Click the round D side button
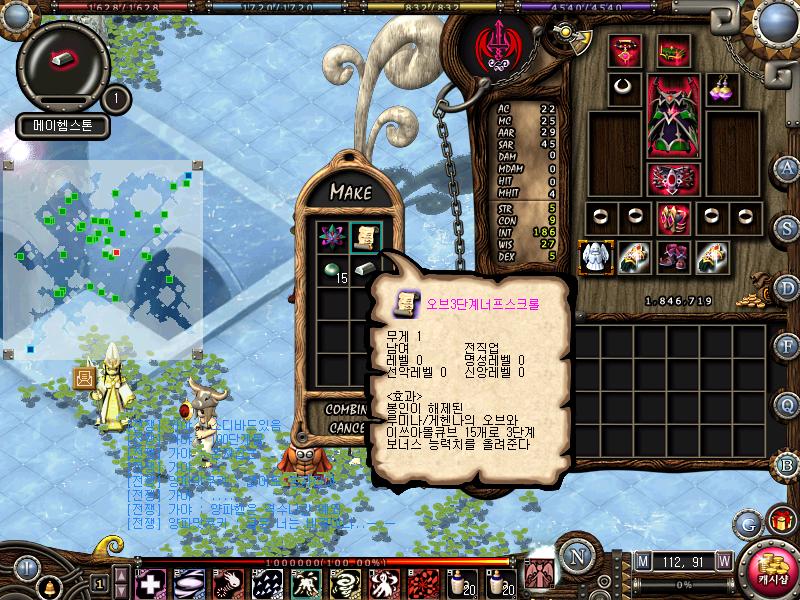800x600 pixels. (x=788, y=287)
